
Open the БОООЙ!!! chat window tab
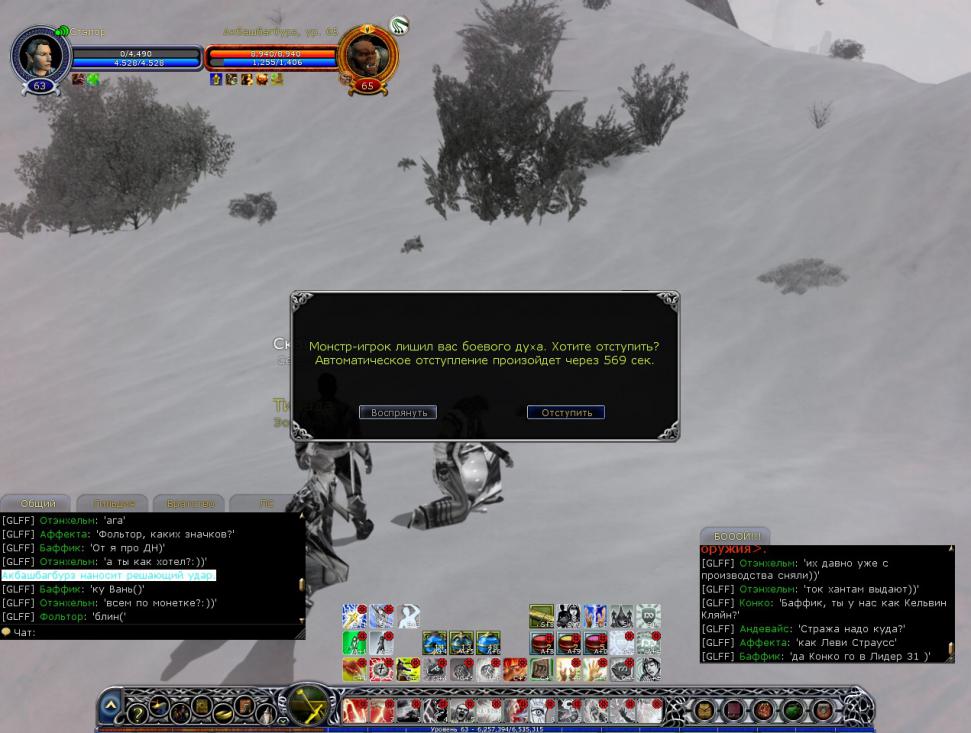(735, 536)
